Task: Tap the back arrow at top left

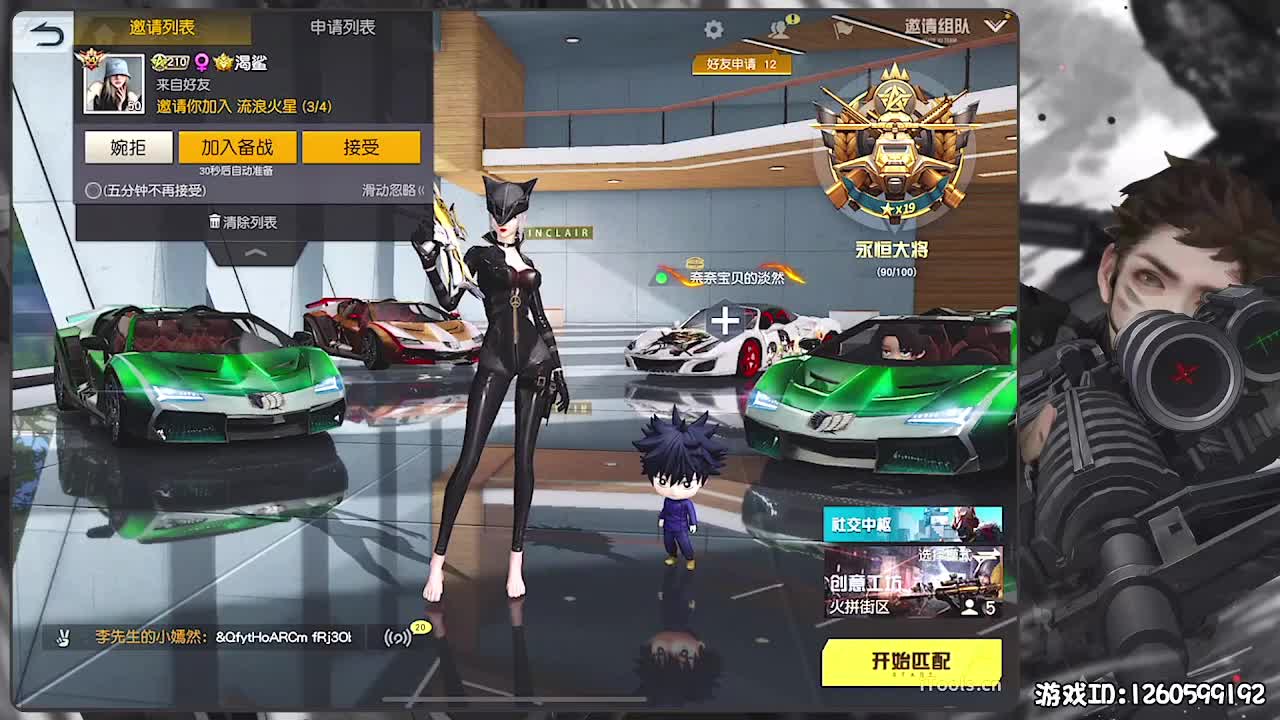Action: [43, 33]
